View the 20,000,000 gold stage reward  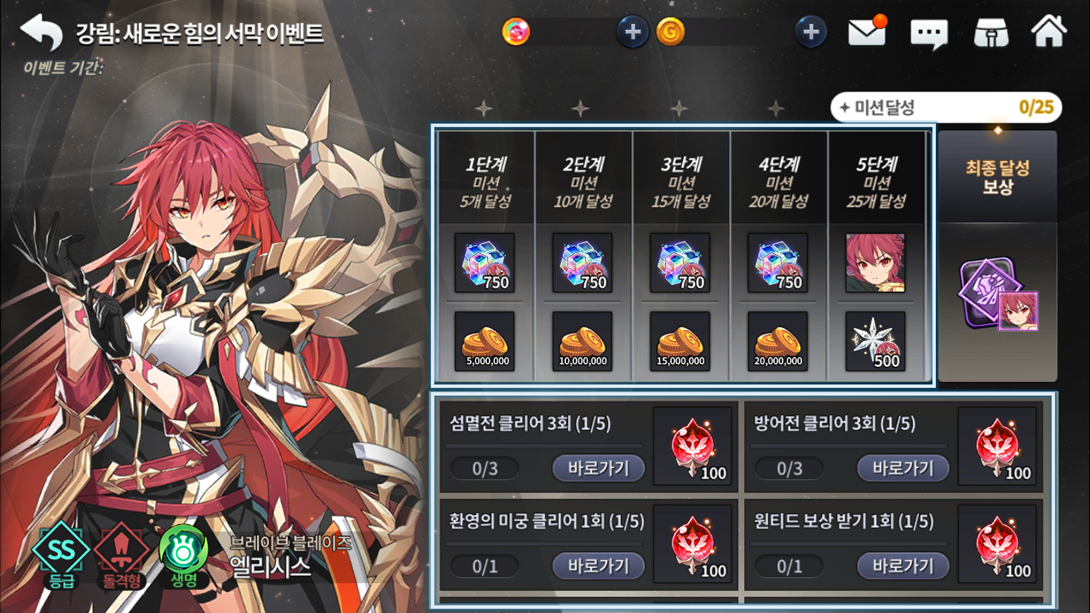778,342
